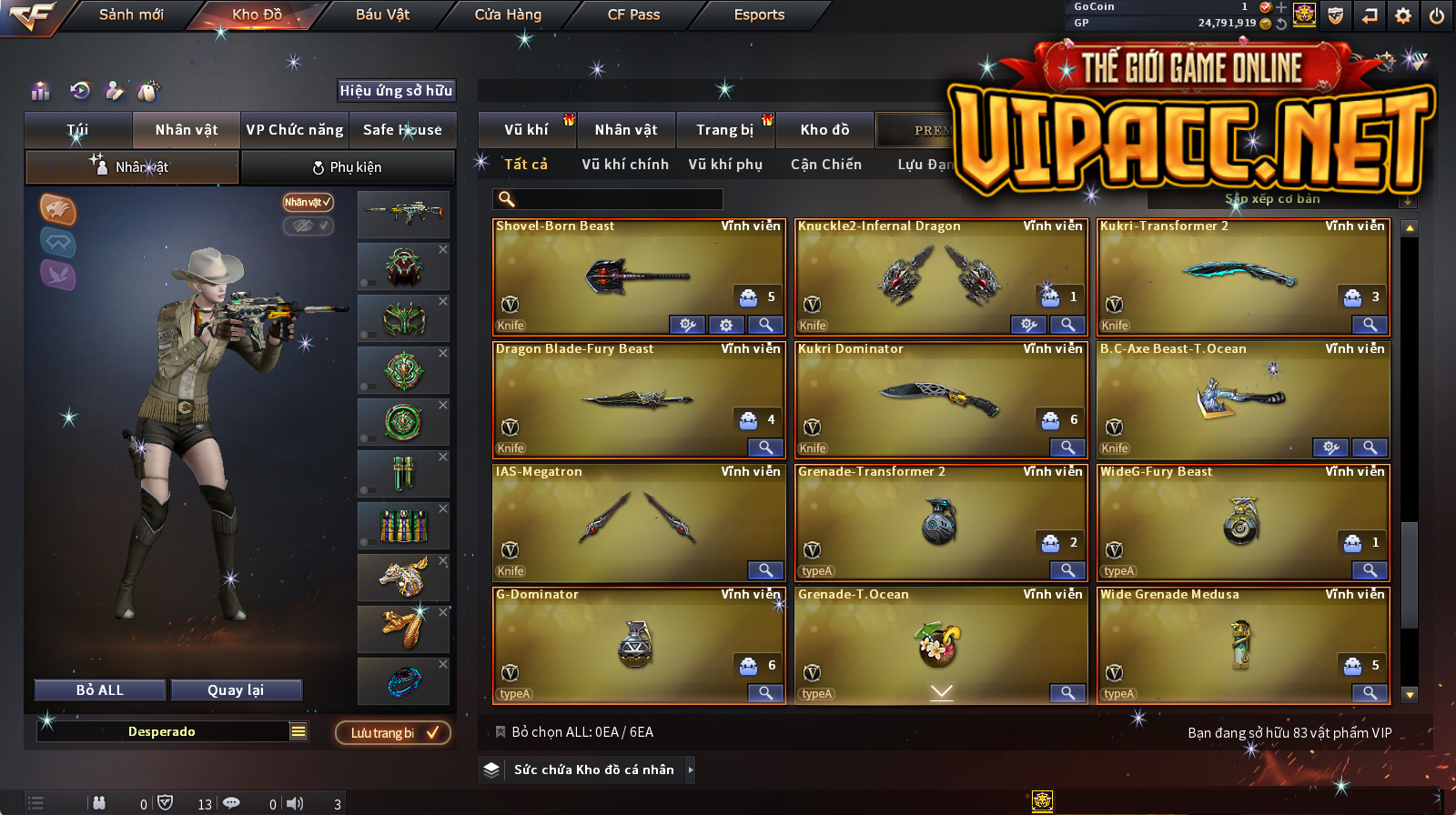Save loadout with Lưu trang bị
This screenshot has width=1456, height=815.
393,733
